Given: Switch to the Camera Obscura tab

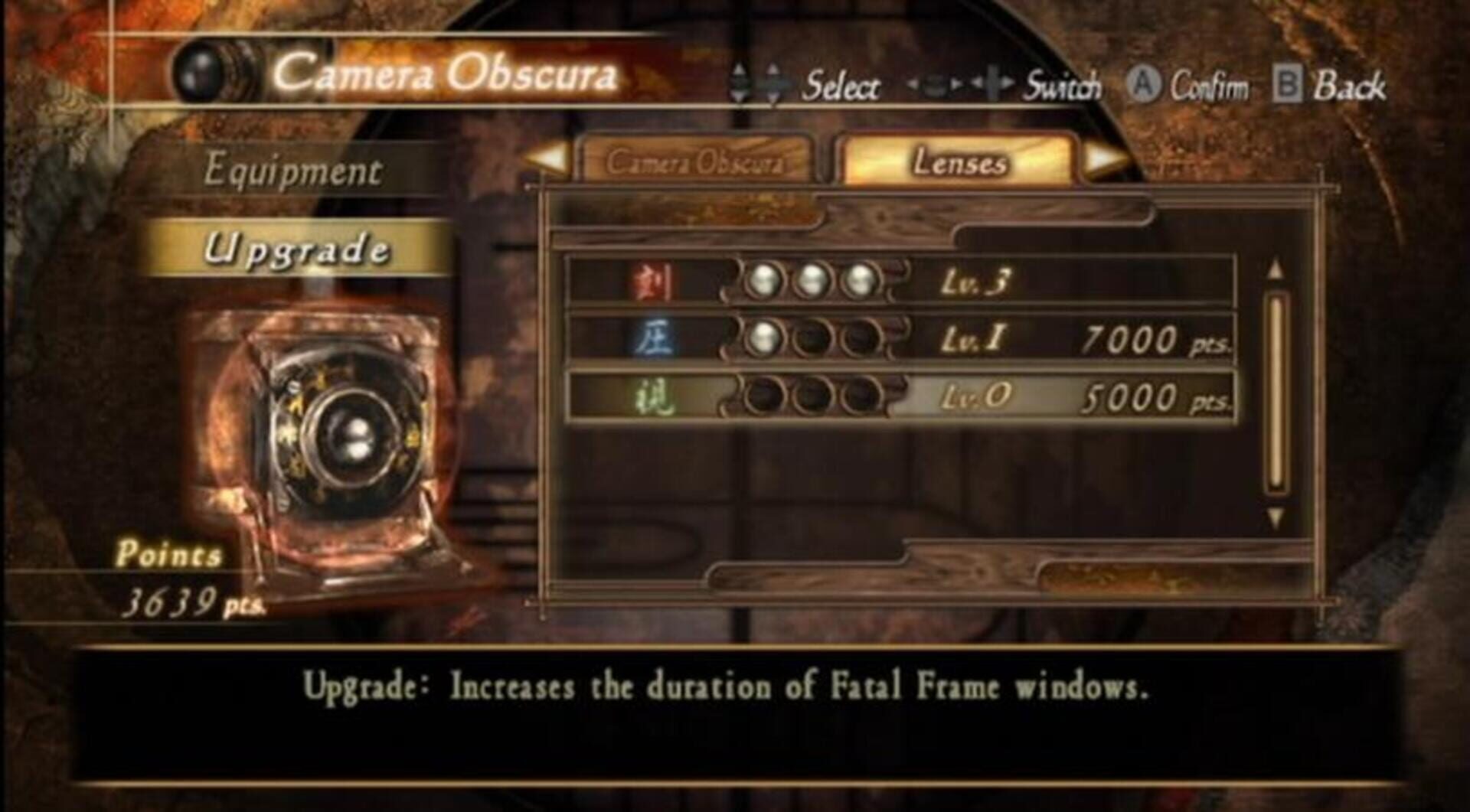Looking at the screenshot, I should pyautogui.click(x=697, y=162).
